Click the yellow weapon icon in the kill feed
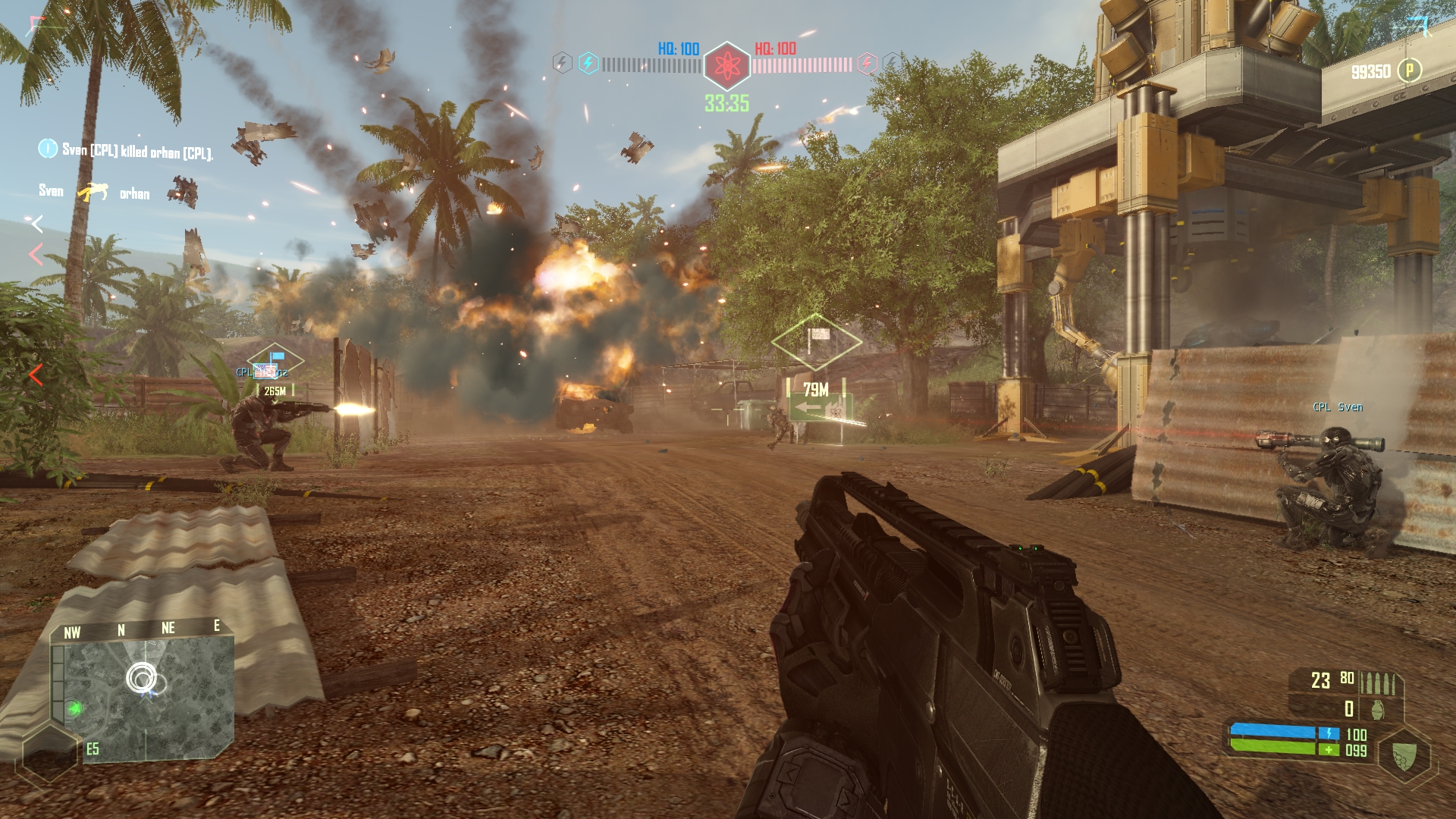Screen dimensions: 1456x819 coord(93,192)
